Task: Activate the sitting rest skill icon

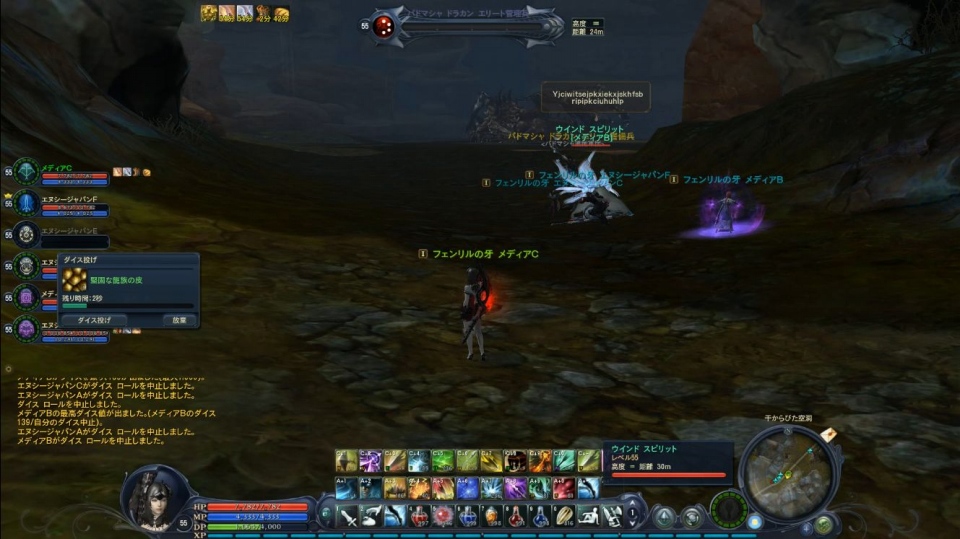Action: (589, 515)
